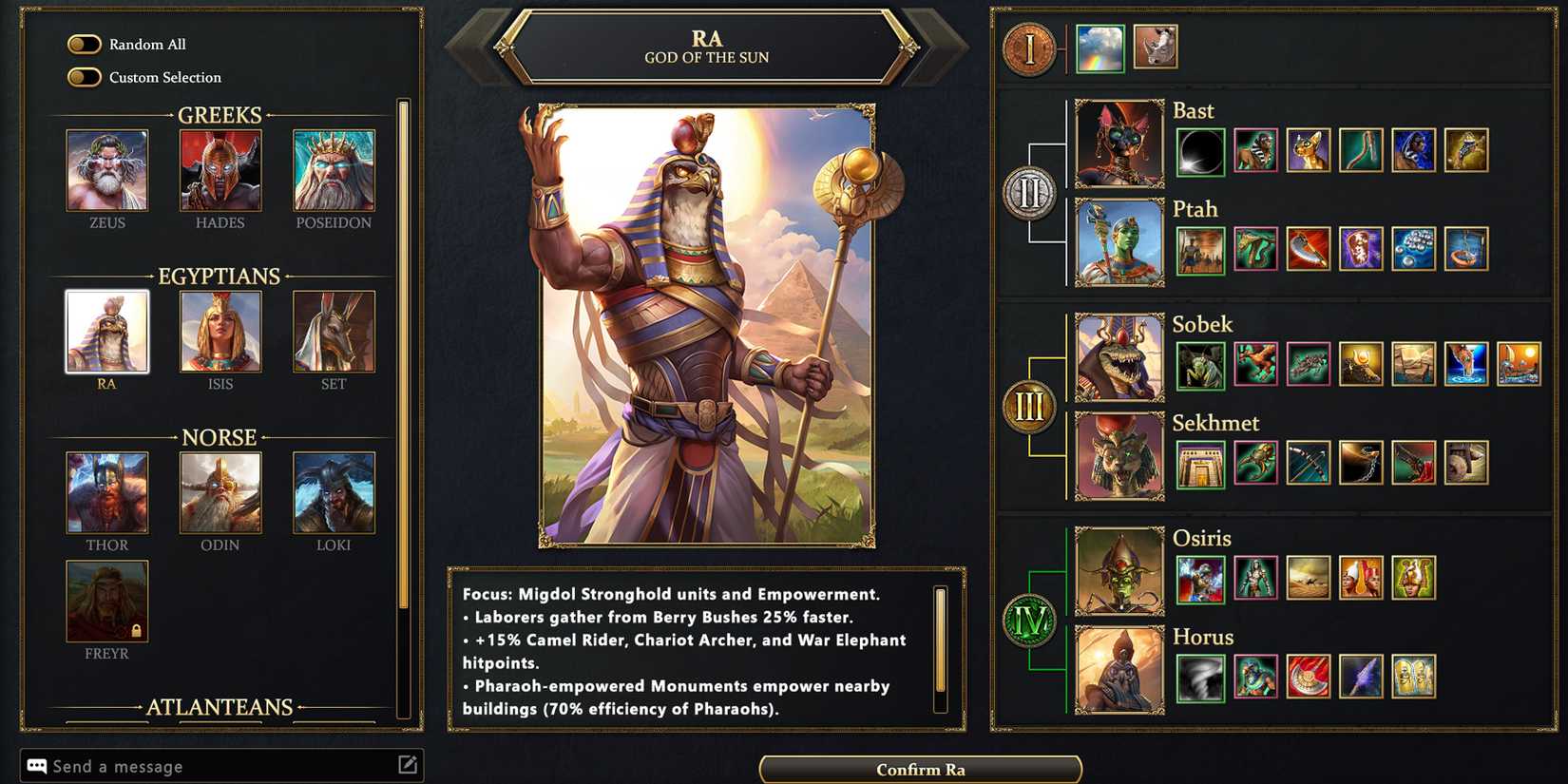The width and height of the screenshot is (1568, 784).
Task: Select the stone tablets icon in Horus's row
Action: [x=1413, y=677]
